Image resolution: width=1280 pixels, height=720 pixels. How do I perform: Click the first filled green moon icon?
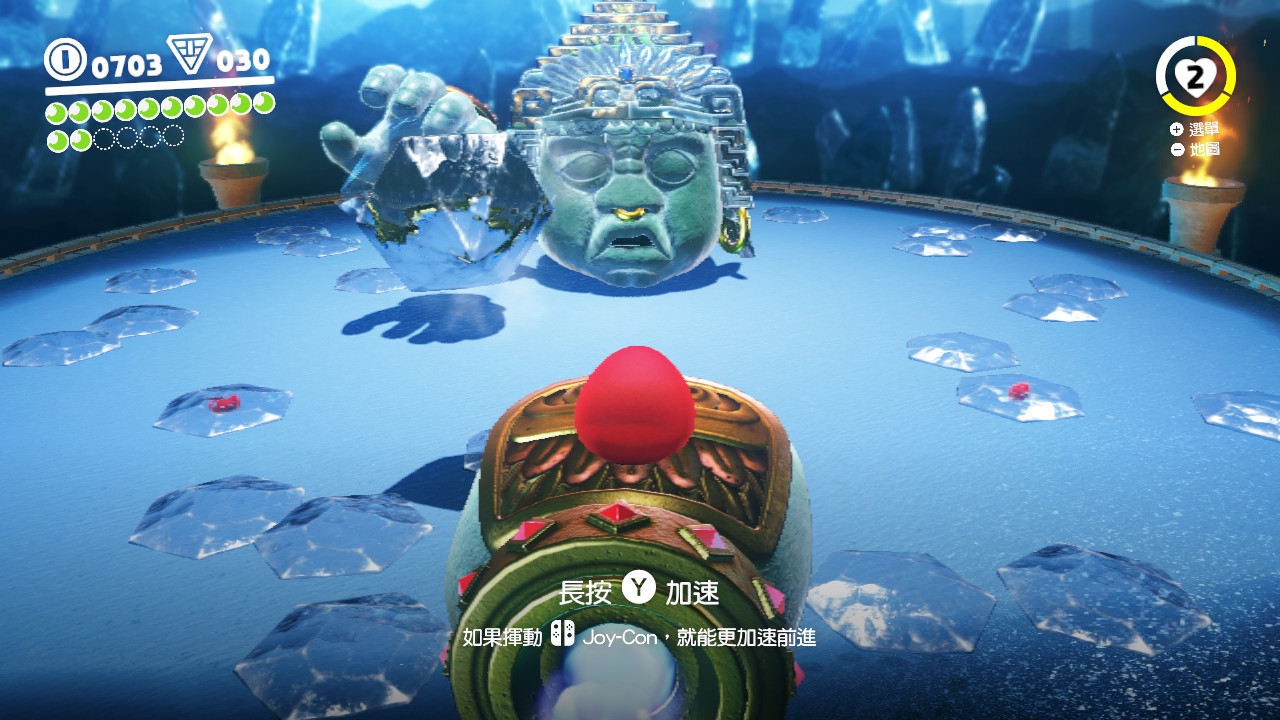57,110
